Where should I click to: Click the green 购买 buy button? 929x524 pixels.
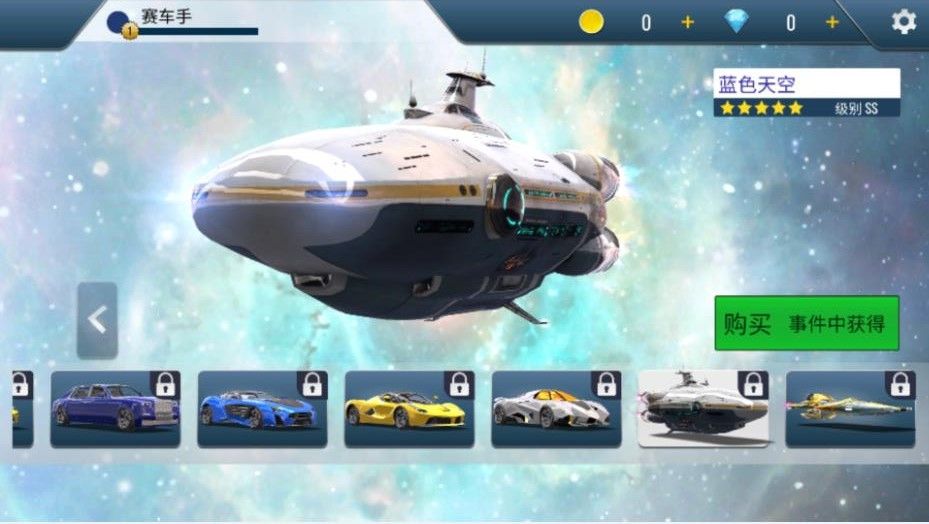coord(806,323)
